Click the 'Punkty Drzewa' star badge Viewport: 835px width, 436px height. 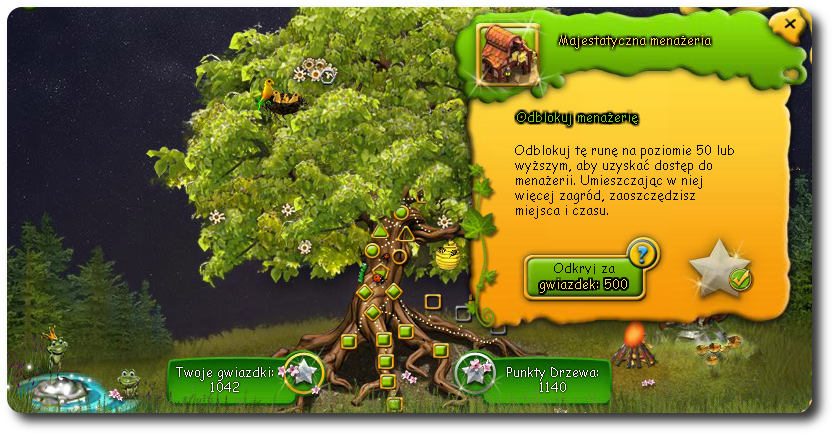[x=475, y=373]
